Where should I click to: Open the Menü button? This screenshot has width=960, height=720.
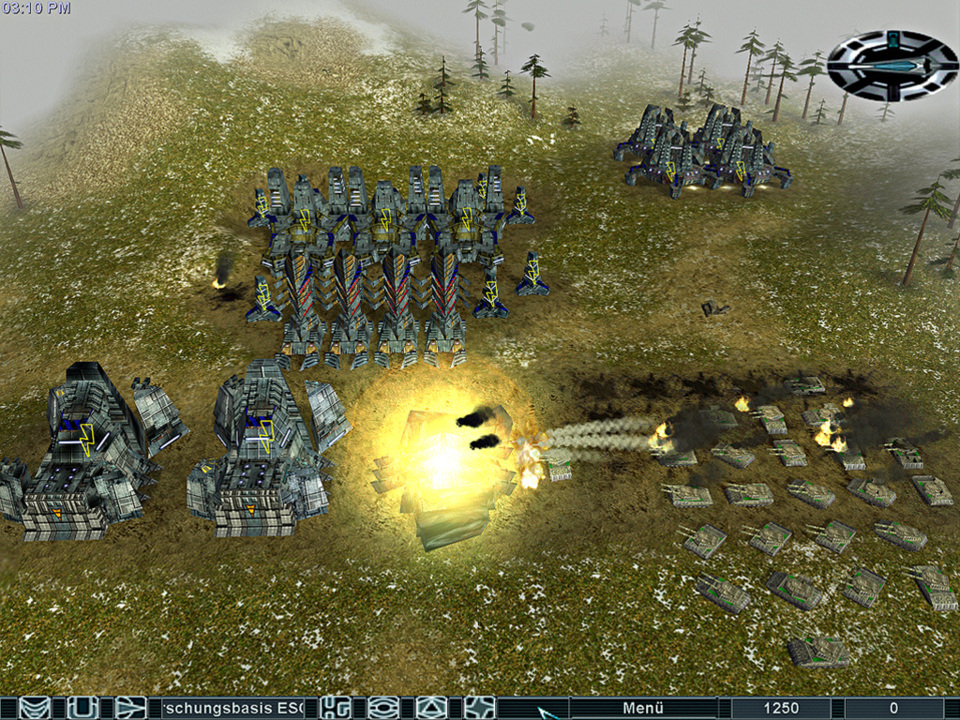pyautogui.click(x=644, y=708)
